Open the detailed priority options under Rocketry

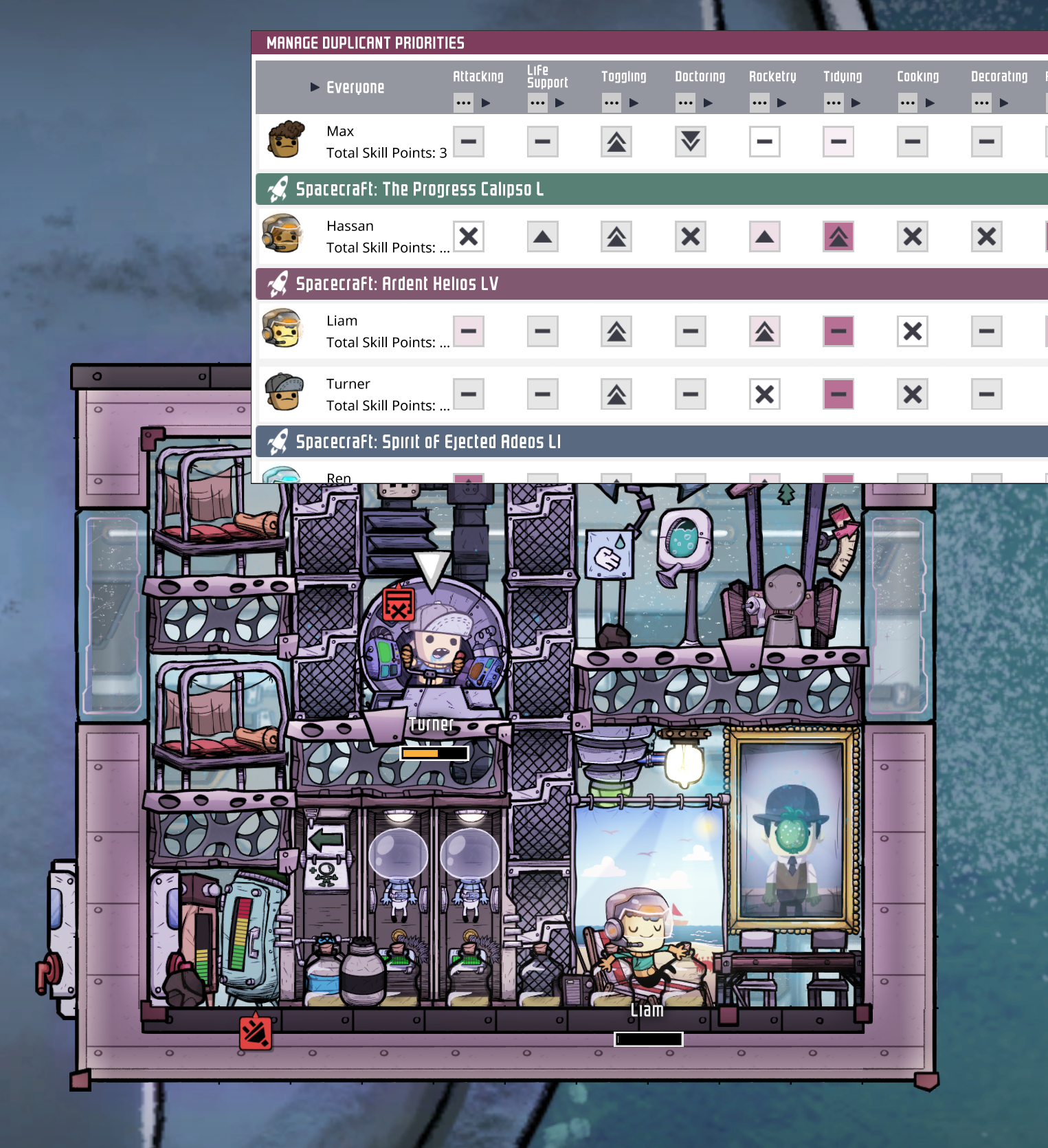pyautogui.click(x=760, y=102)
